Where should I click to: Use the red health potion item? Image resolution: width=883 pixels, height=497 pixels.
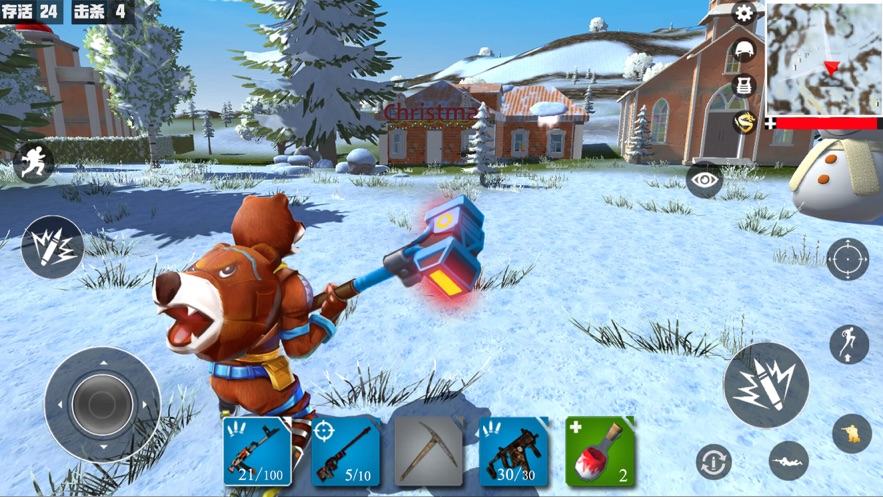pyautogui.click(x=600, y=452)
